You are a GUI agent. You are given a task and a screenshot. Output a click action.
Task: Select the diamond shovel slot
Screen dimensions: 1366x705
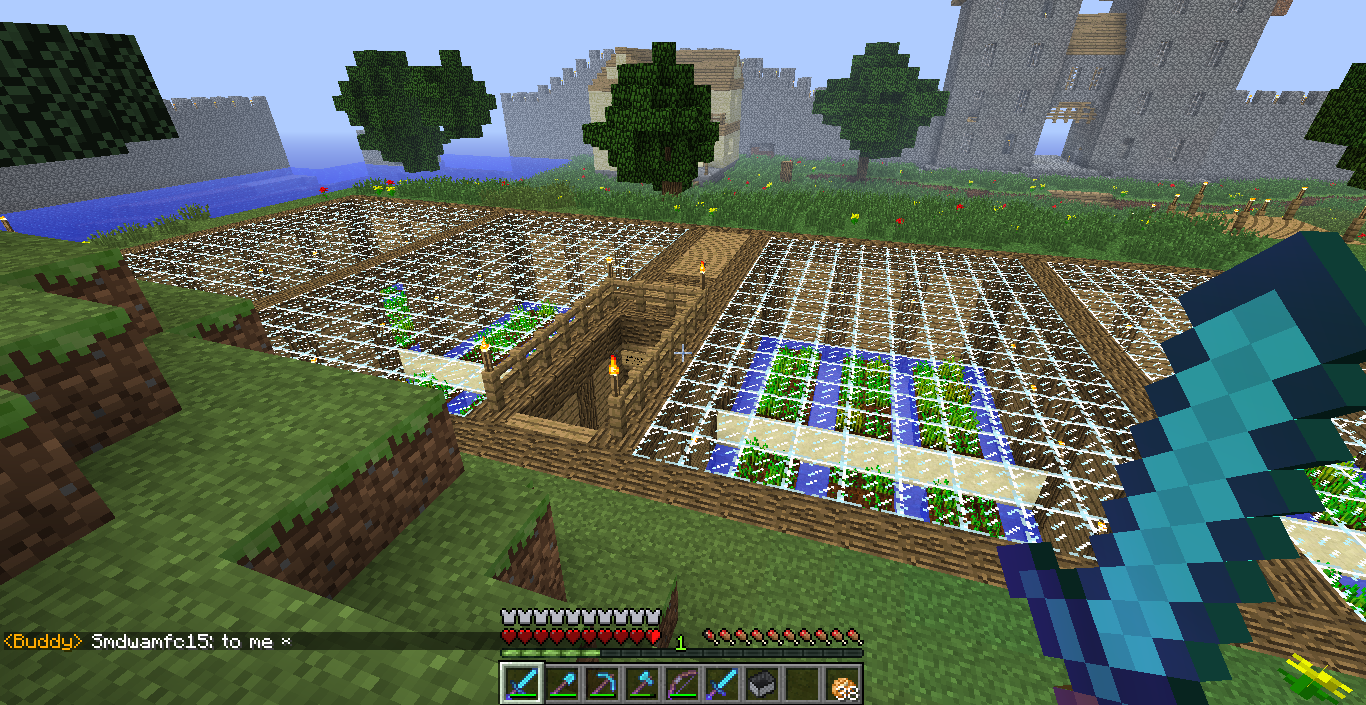(562, 684)
